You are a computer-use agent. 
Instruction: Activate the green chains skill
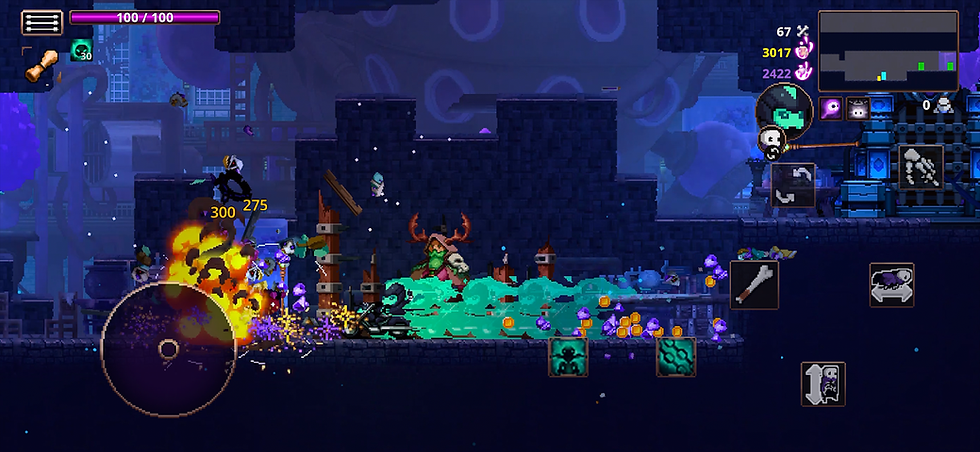675,356
